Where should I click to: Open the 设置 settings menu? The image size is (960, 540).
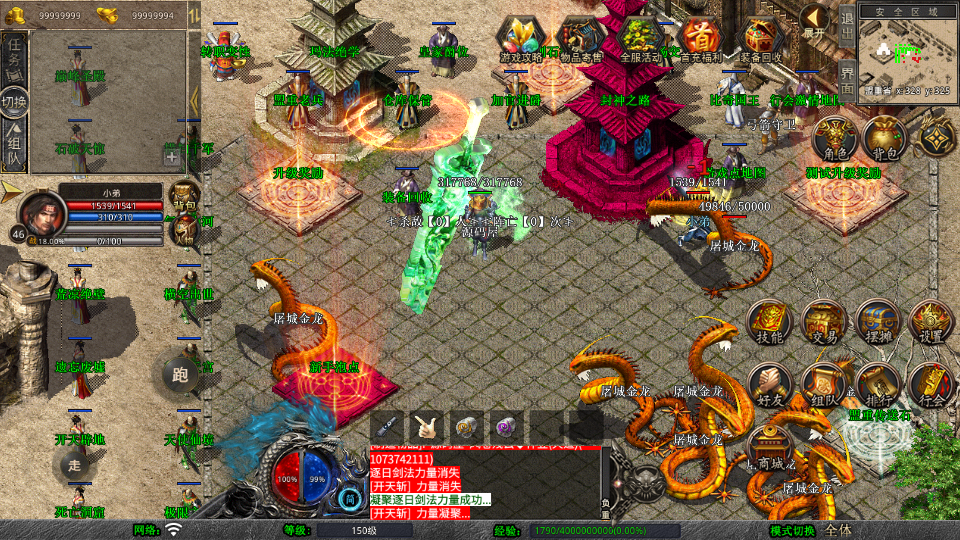click(x=931, y=322)
